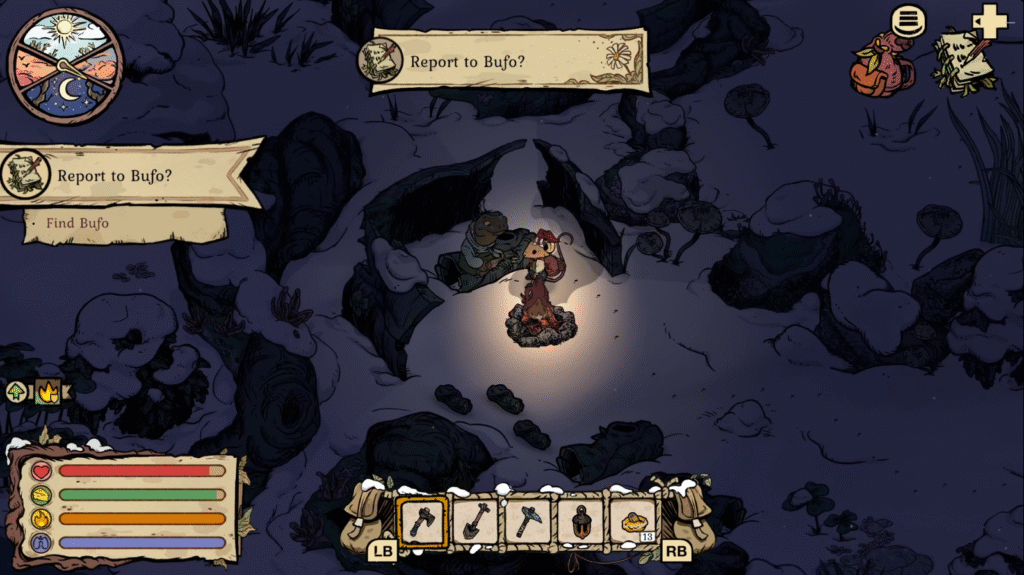
Task: Click the day-night cycle clock
Action: [x=66, y=66]
